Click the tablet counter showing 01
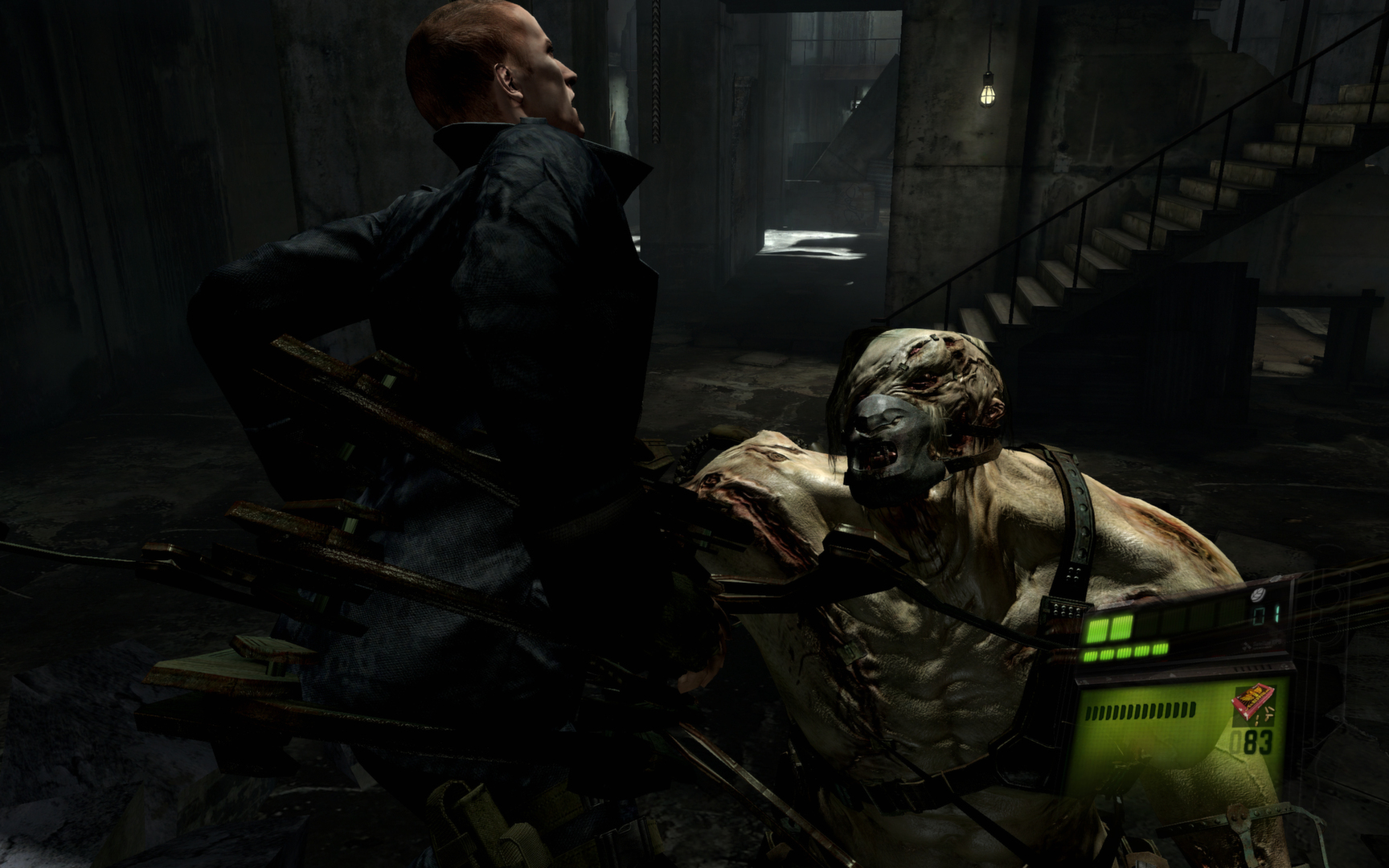This screenshot has width=1389, height=868. tap(1266, 614)
